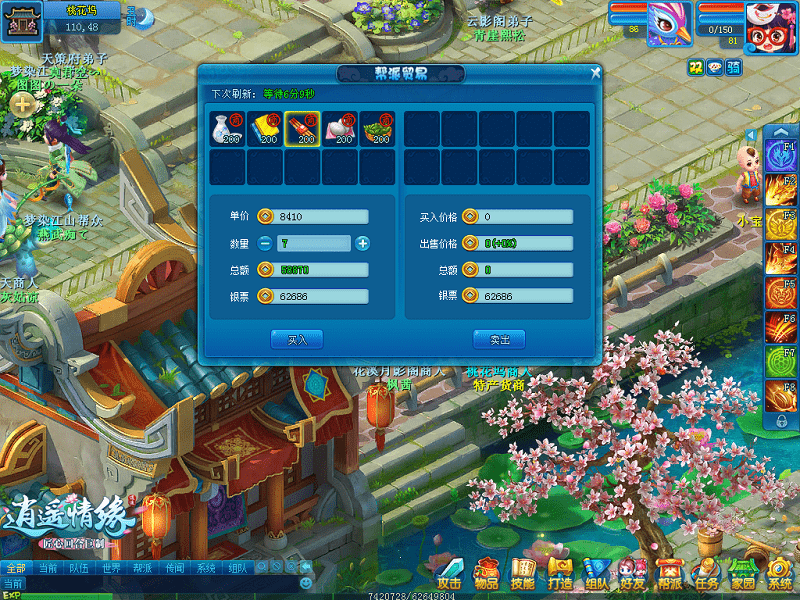Click the 买入 buy button
Viewport: 800px width, 600px height.
[297, 340]
